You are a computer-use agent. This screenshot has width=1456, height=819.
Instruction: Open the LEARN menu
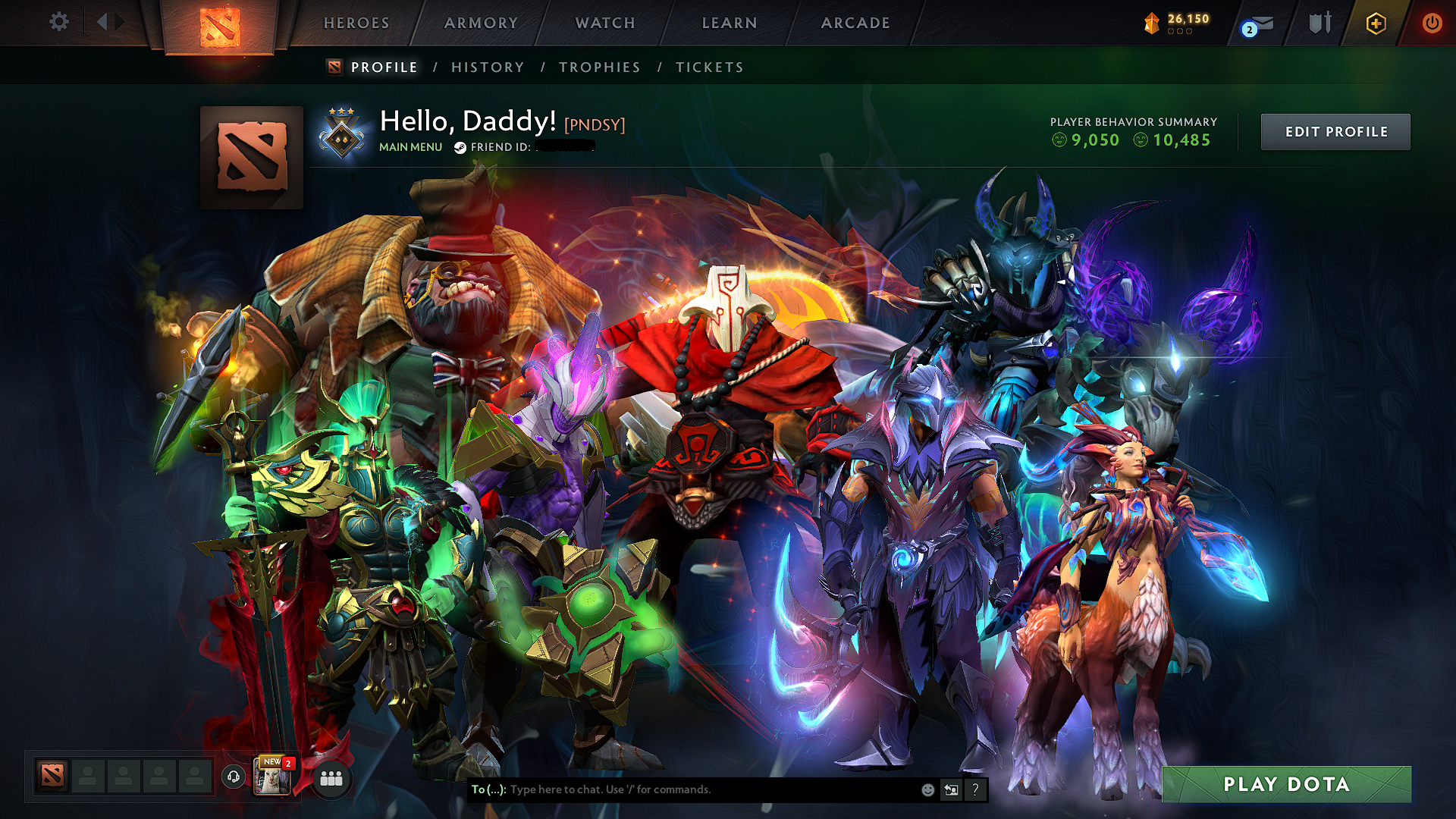point(728,23)
